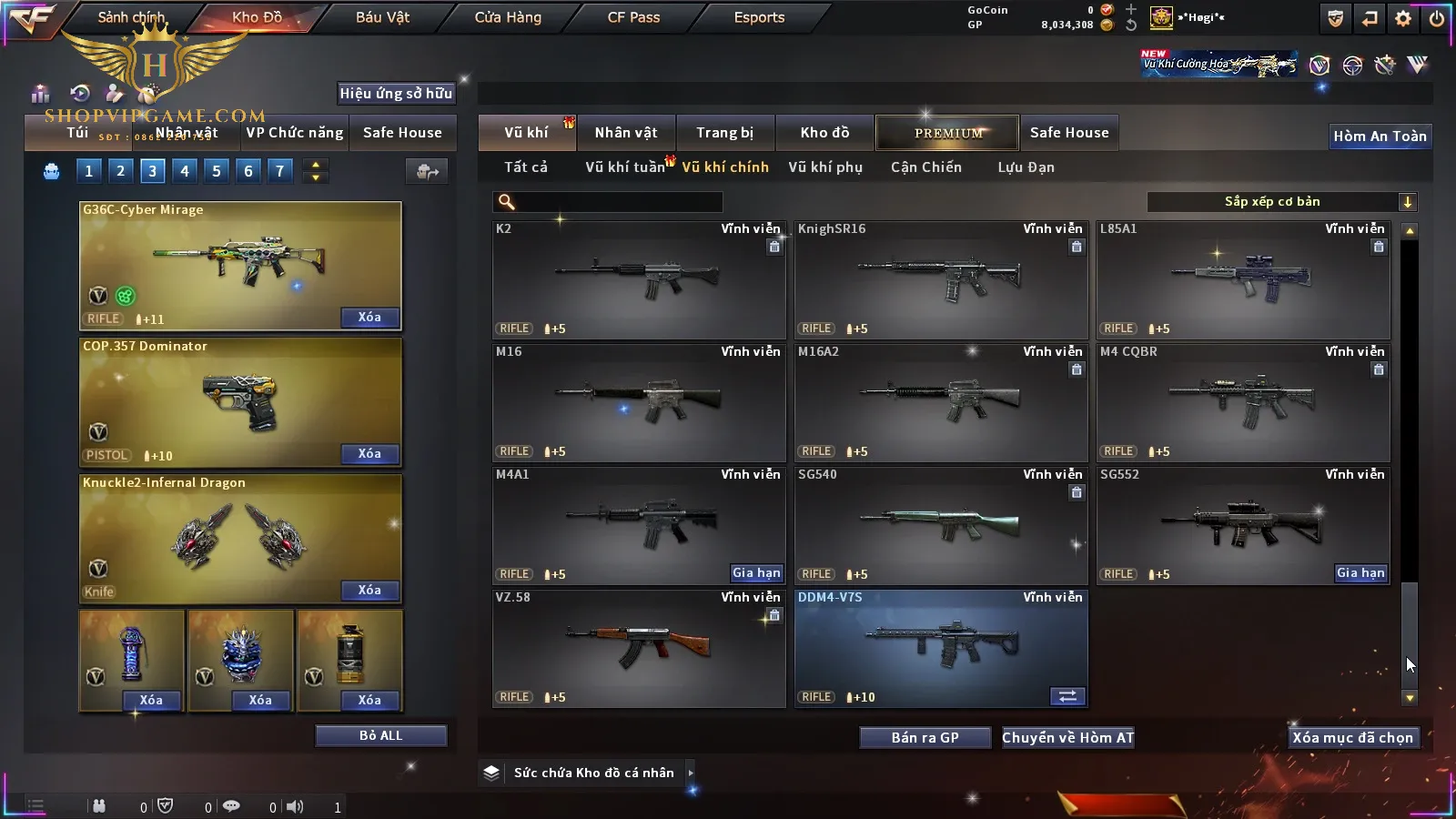This screenshot has width=1456, height=819.
Task: Select the DDM4-V7S rifle card
Action: point(941,648)
